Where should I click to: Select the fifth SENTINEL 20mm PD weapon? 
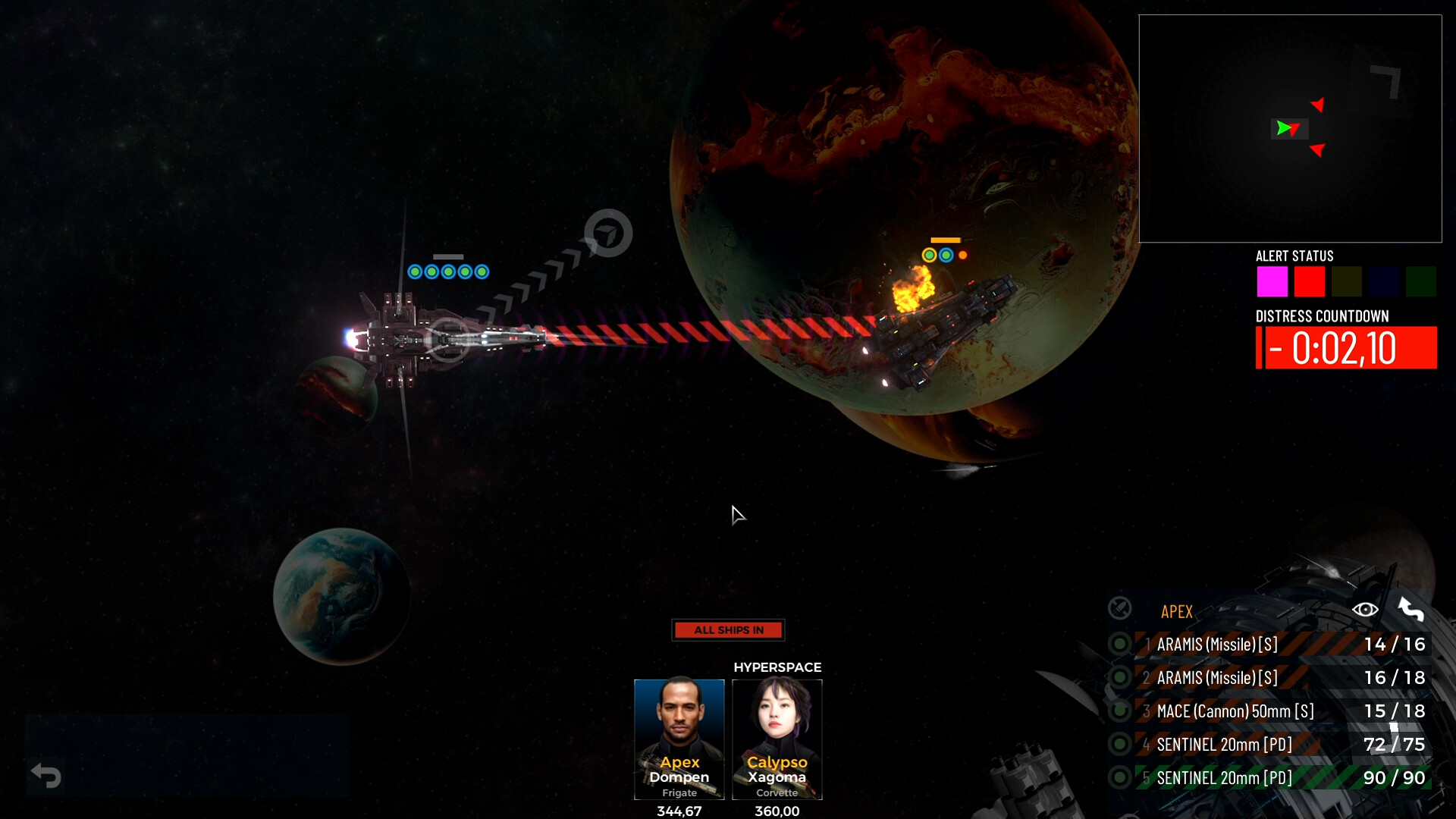pyautogui.click(x=1282, y=778)
